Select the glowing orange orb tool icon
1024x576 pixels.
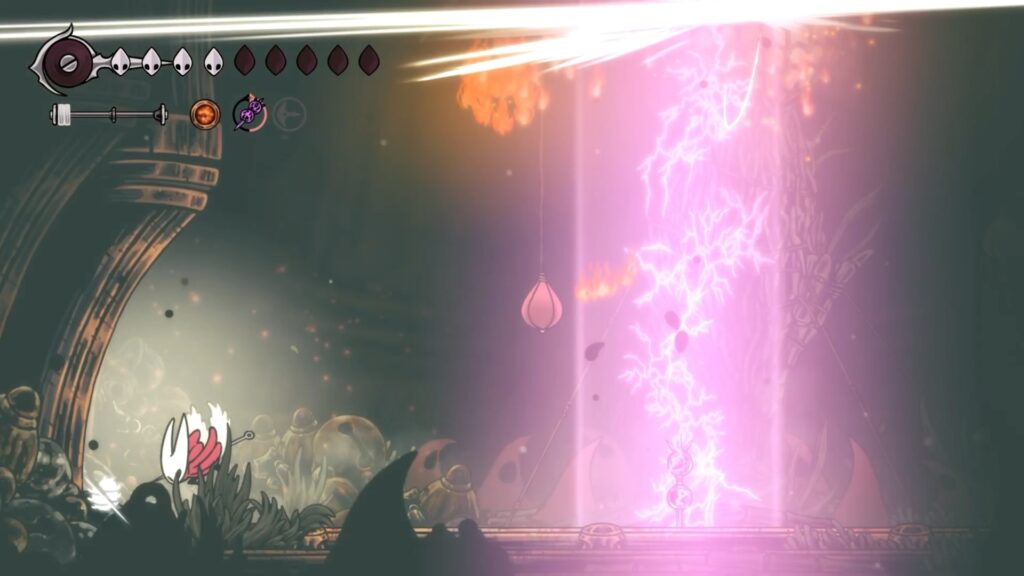[205, 115]
